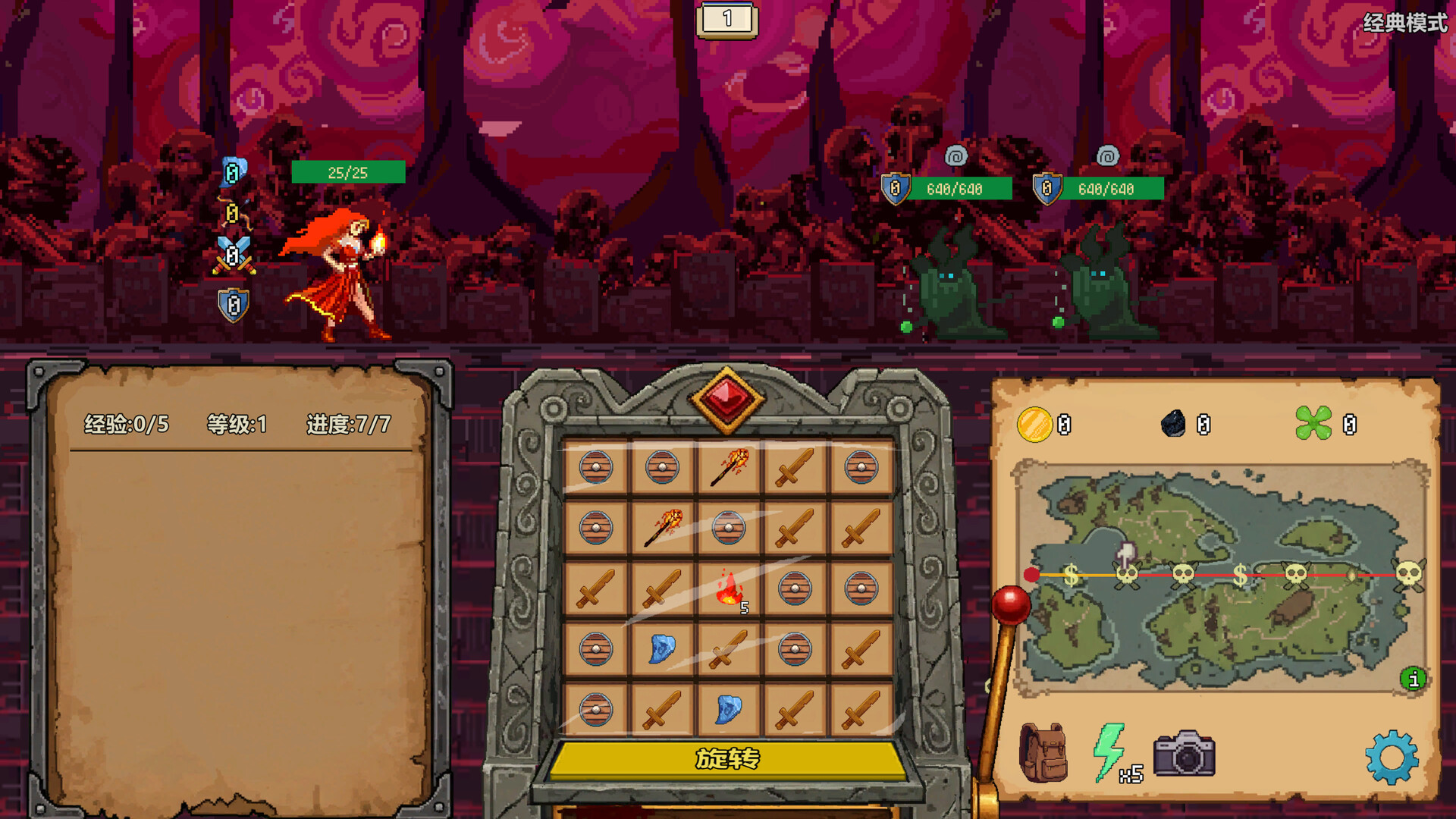This screenshot has height=819, width=1456.
Task: Click the green clover resource icon
Action: [x=1316, y=424]
